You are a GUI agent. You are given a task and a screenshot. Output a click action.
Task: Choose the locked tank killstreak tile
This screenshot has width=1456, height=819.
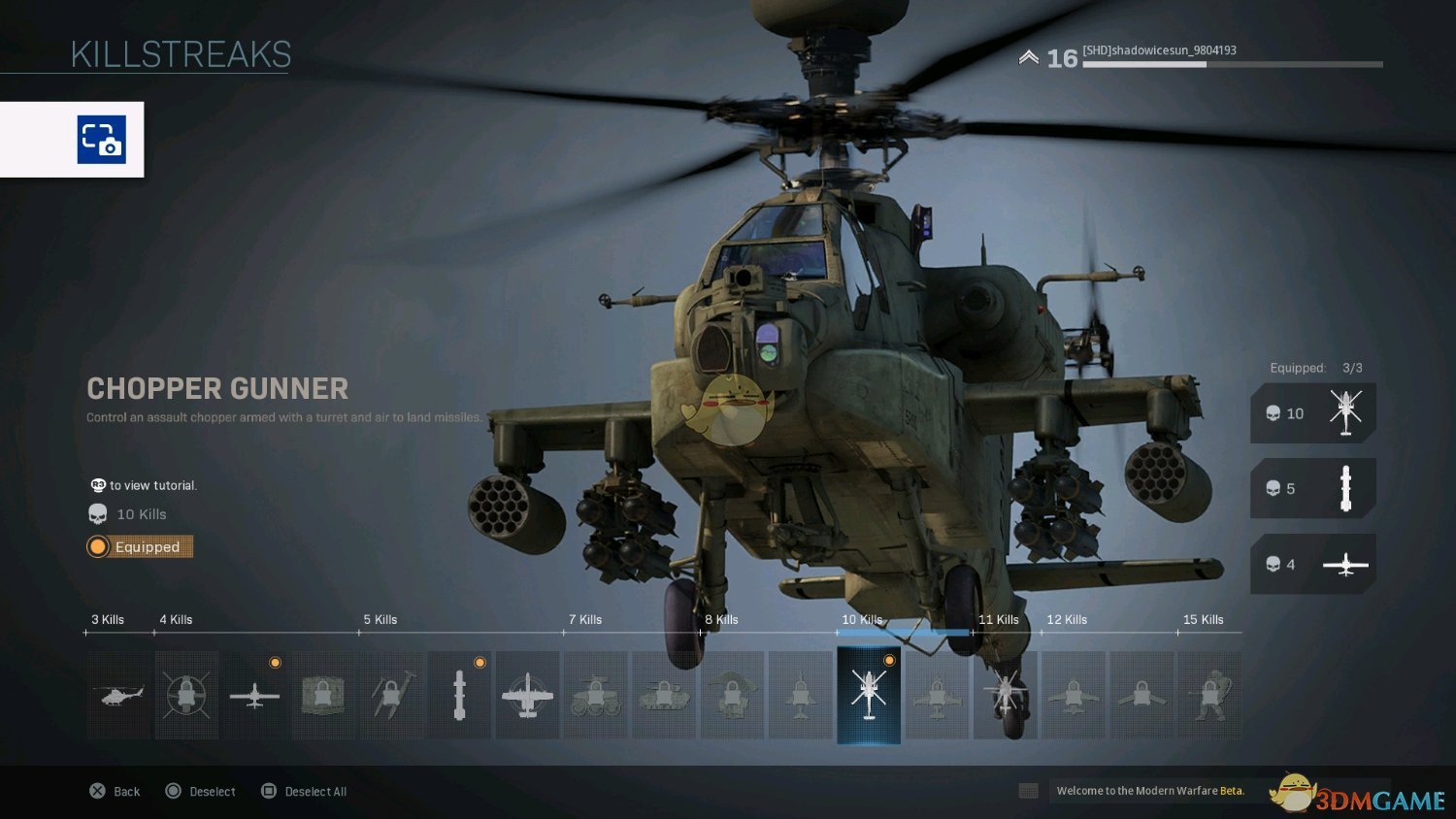[664, 695]
